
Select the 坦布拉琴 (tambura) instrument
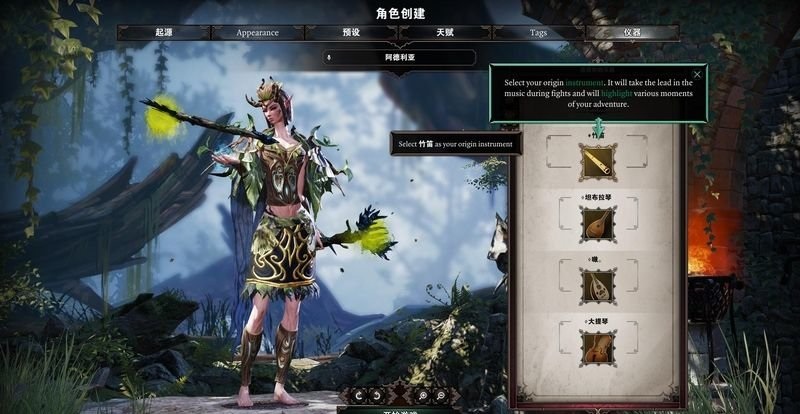click(598, 223)
